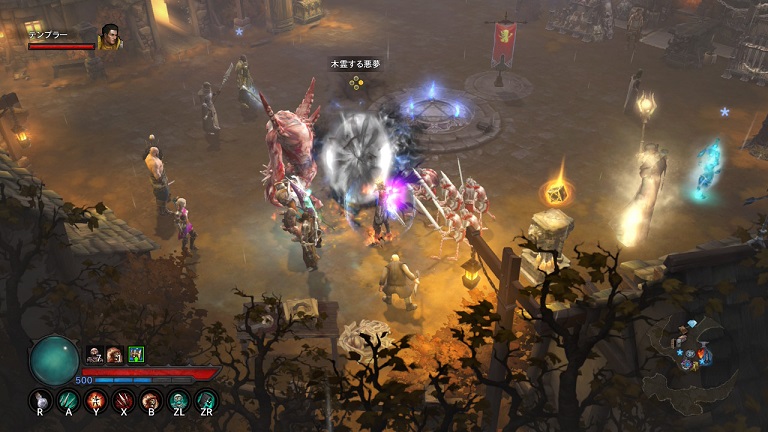
Task: Click the Templar follower portrait
Action: click(x=109, y=37)
